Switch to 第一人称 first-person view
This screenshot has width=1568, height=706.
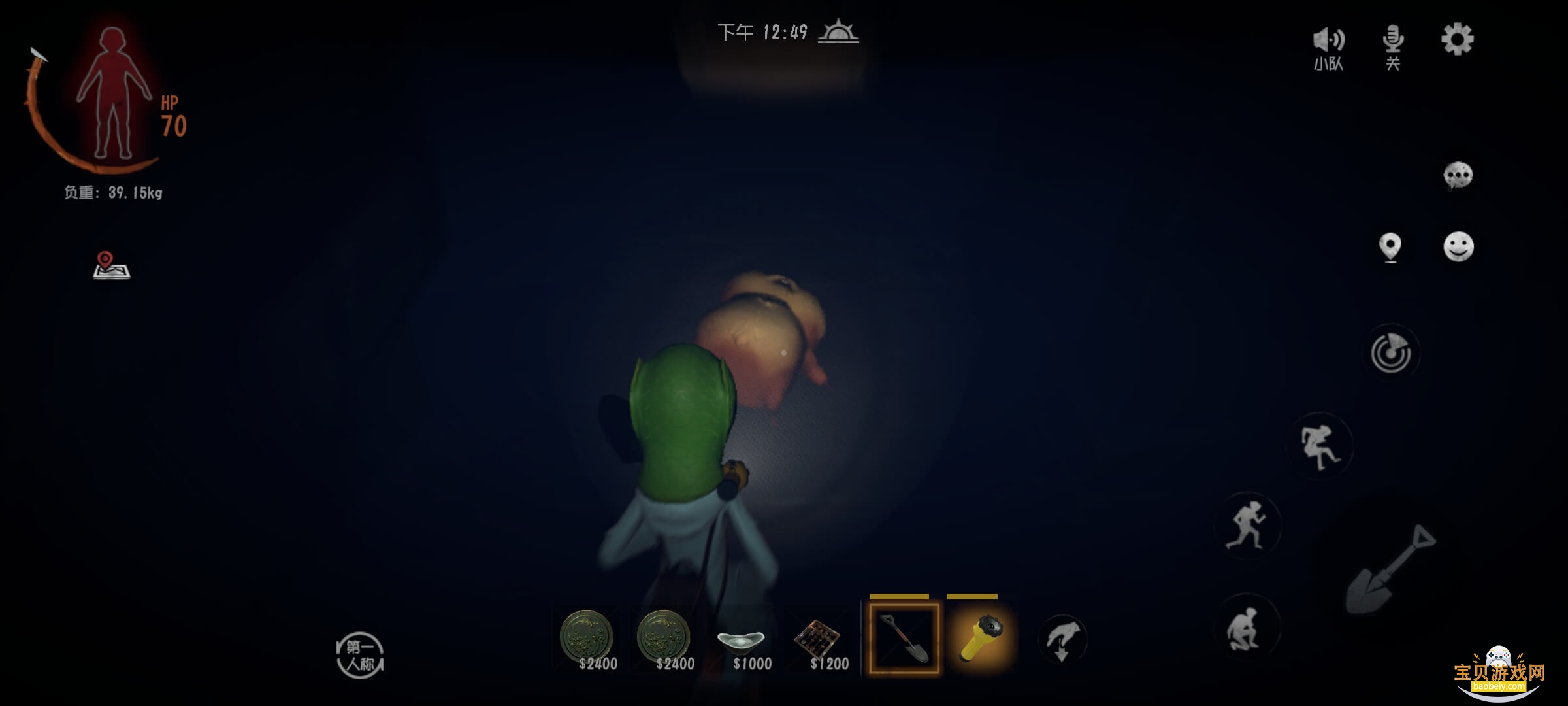359,654
